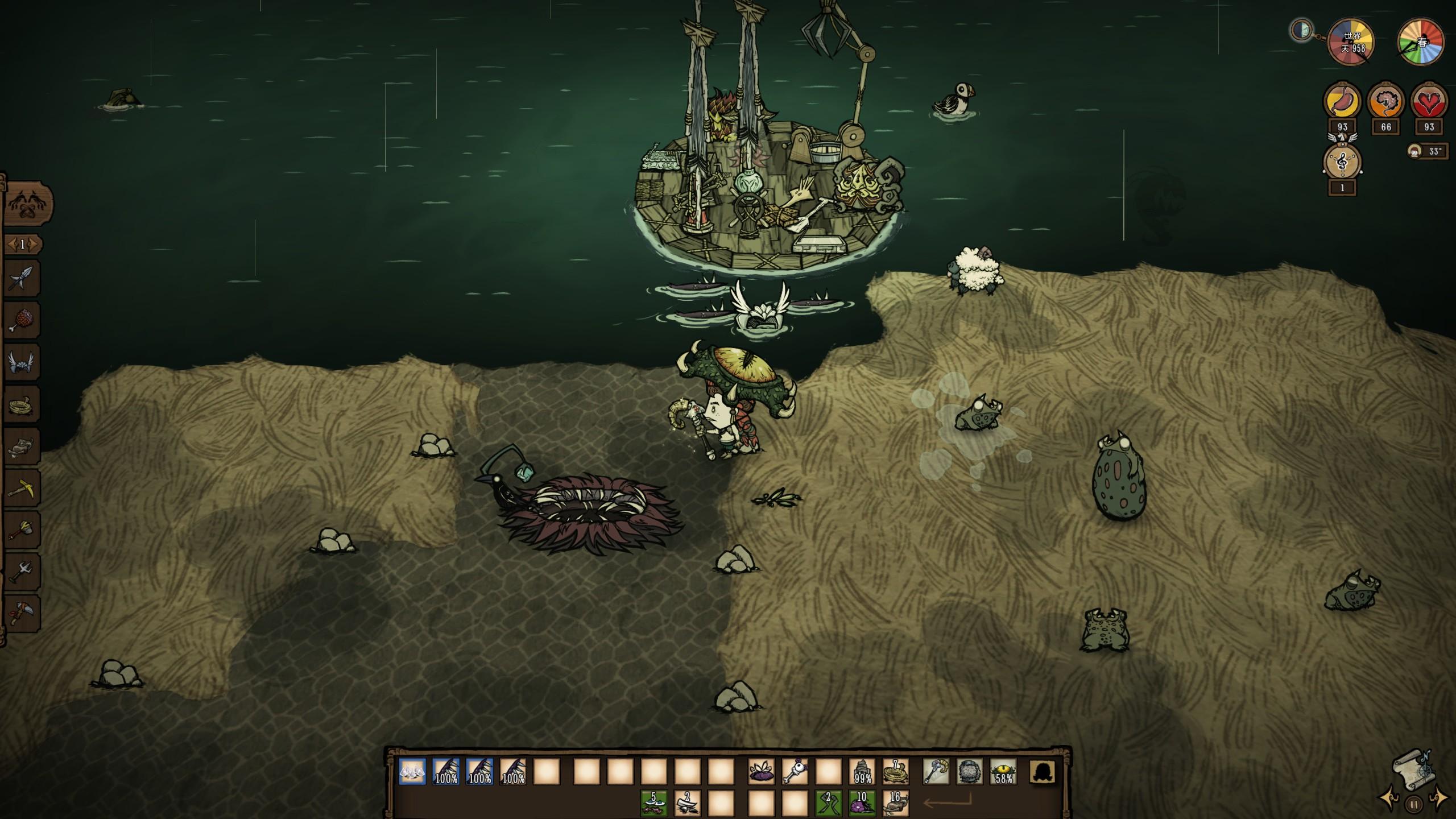
Task: Pick the pickaxe recipe in the sidebar
Action: [x=22, y=488]
